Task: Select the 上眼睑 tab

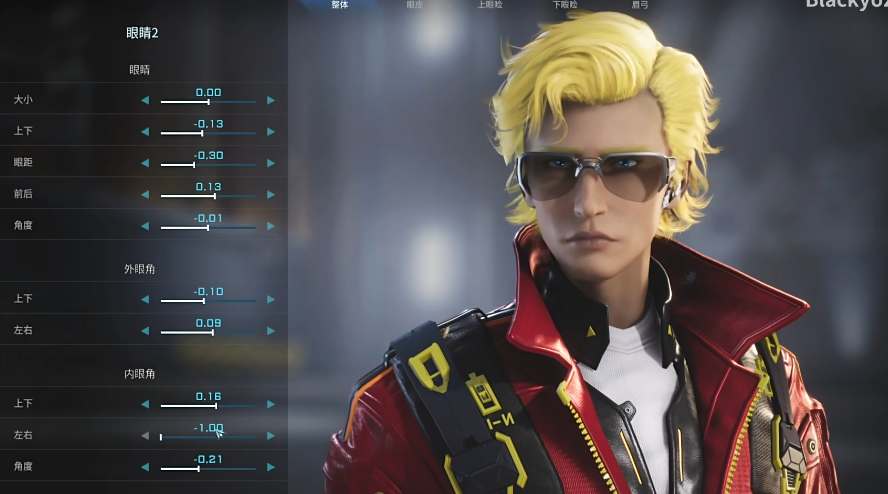Action: click(x=490, y=5)
